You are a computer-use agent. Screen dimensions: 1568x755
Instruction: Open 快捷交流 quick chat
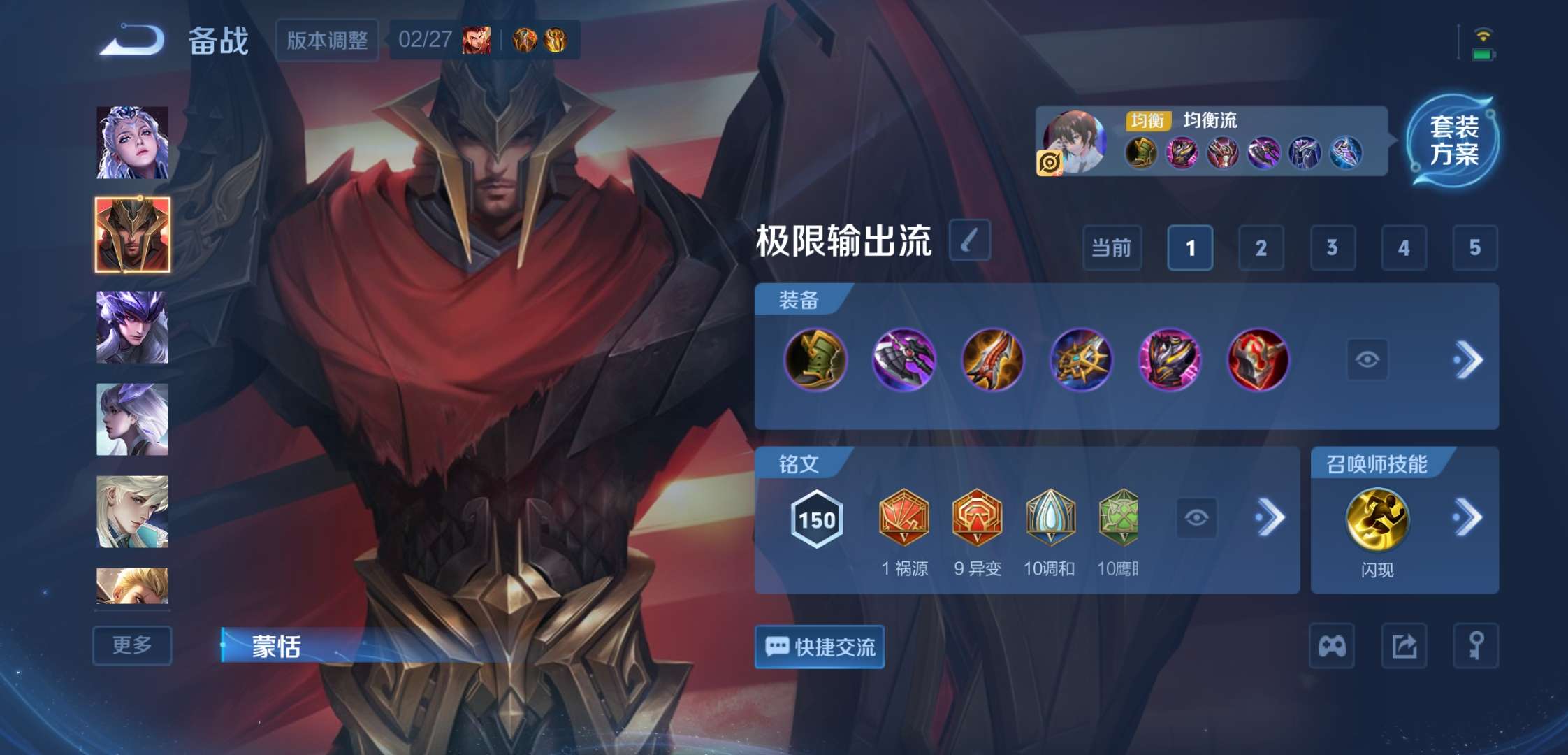[818, 648]
